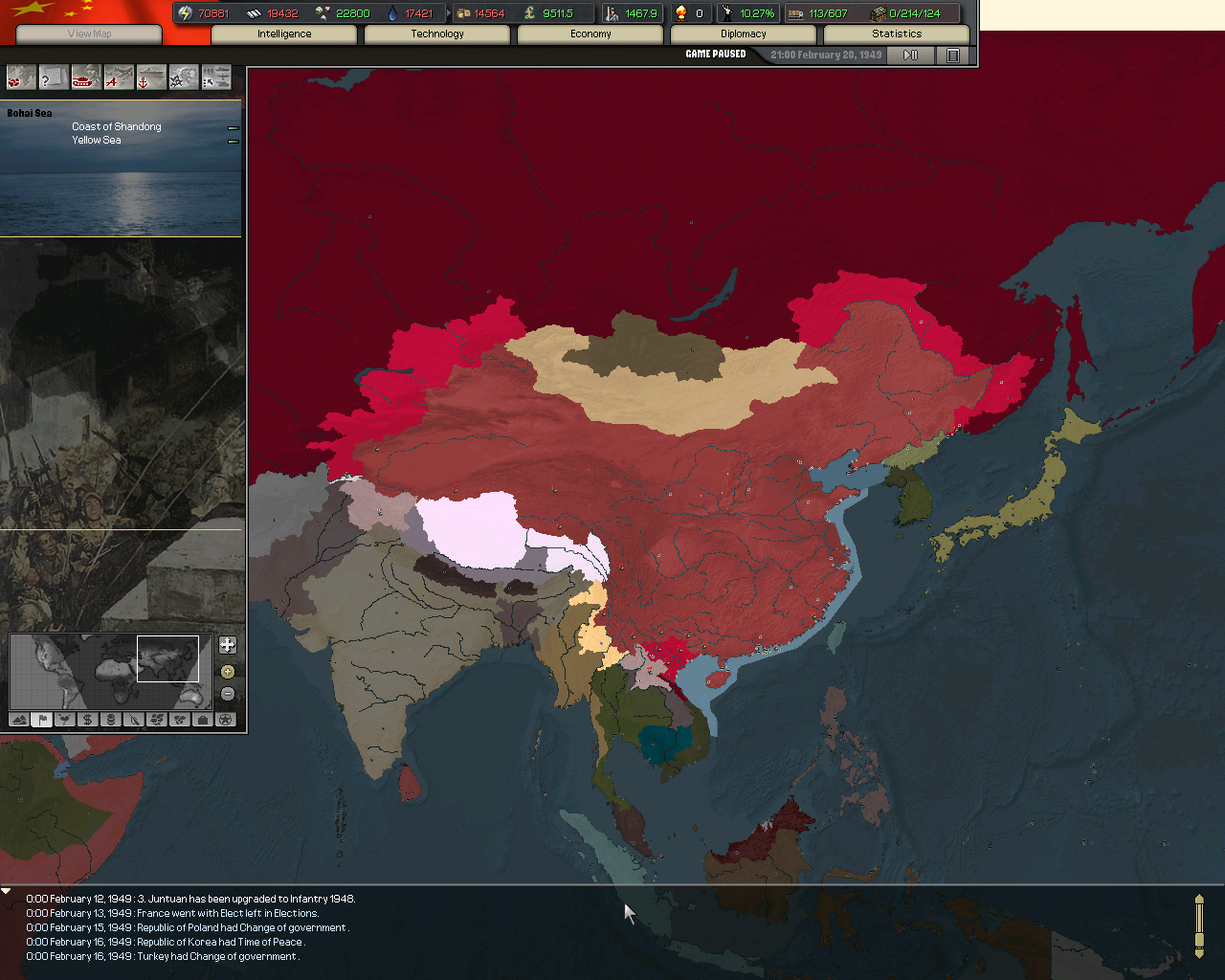Select the victory points star map mode
The width and height of the screenshot is (1225, 980).
tap(226, 719)
